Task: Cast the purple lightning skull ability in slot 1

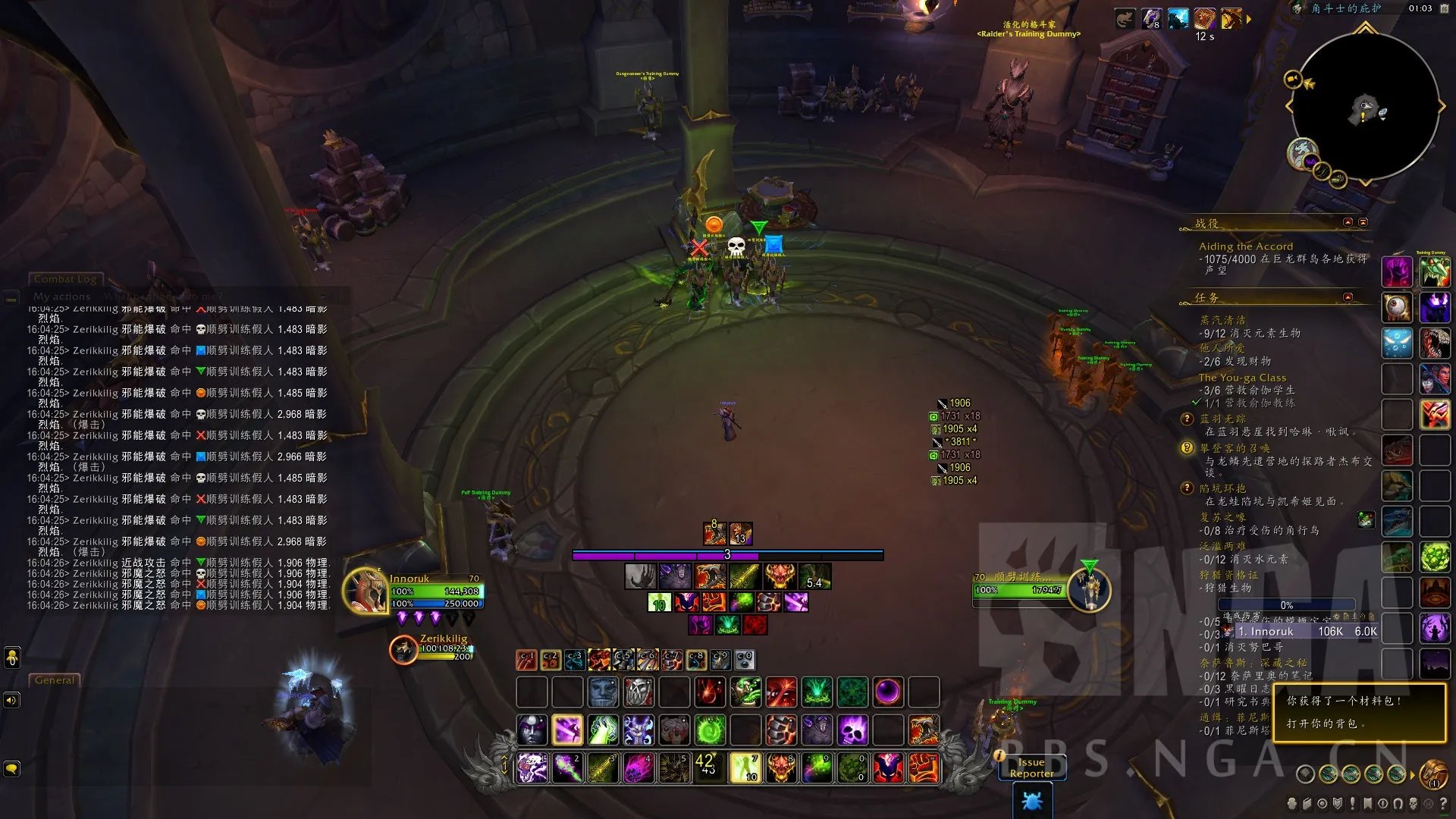Action: 532,767
